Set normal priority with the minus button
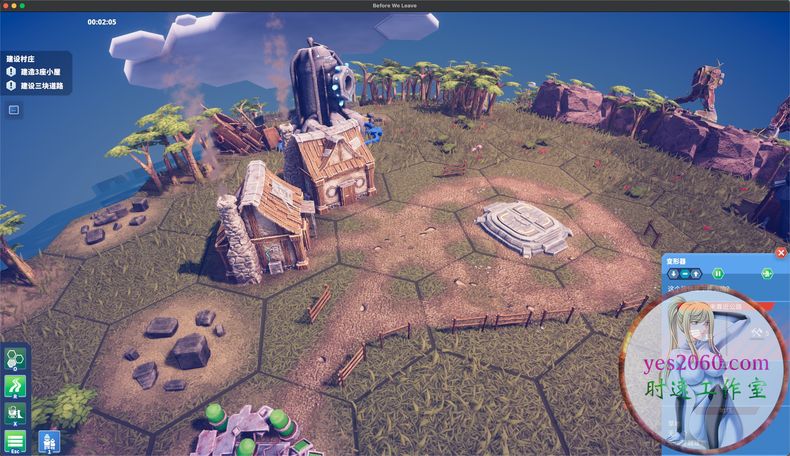Image resolution: width=790 pixels, height=456 pixels. click(685, 273)
